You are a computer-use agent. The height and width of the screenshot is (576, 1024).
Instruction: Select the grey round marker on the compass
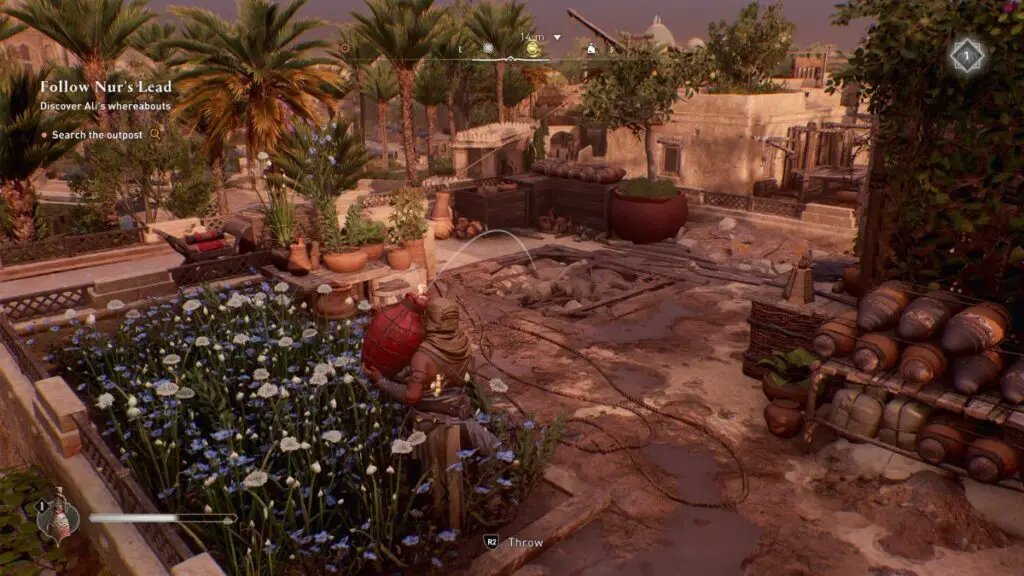pyautogui.click(x=488, y=47)
